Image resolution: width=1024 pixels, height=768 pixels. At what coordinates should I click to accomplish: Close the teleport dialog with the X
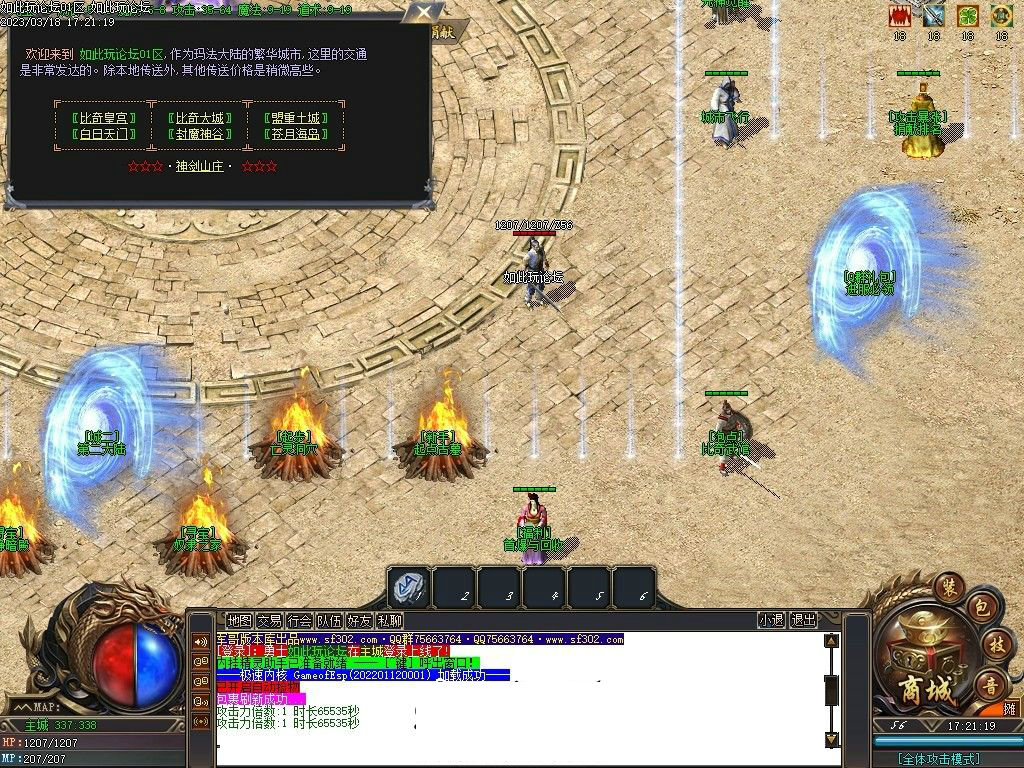tap(425, 13)
